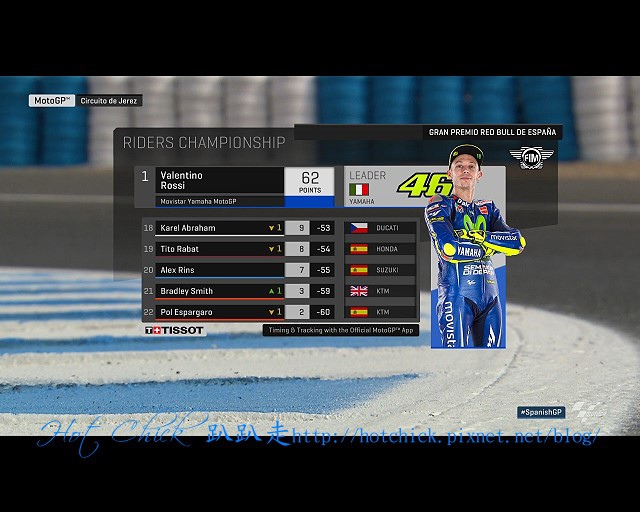Select Tito Rabat in the standings
Viewport: 640px width, 512px height.
(x=210, y=248)
